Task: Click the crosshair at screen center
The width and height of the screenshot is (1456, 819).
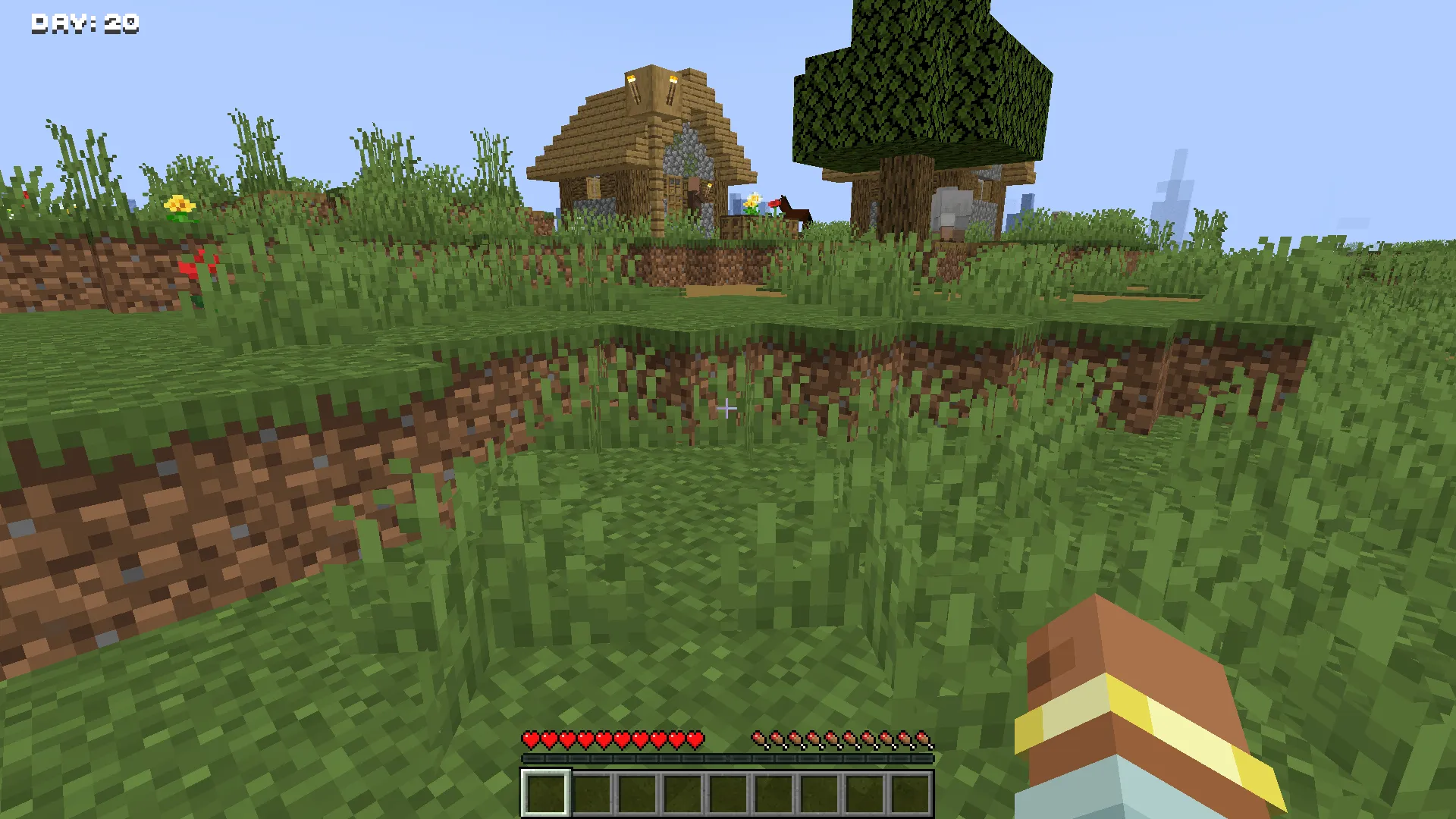Action: (x=728, y=409)
